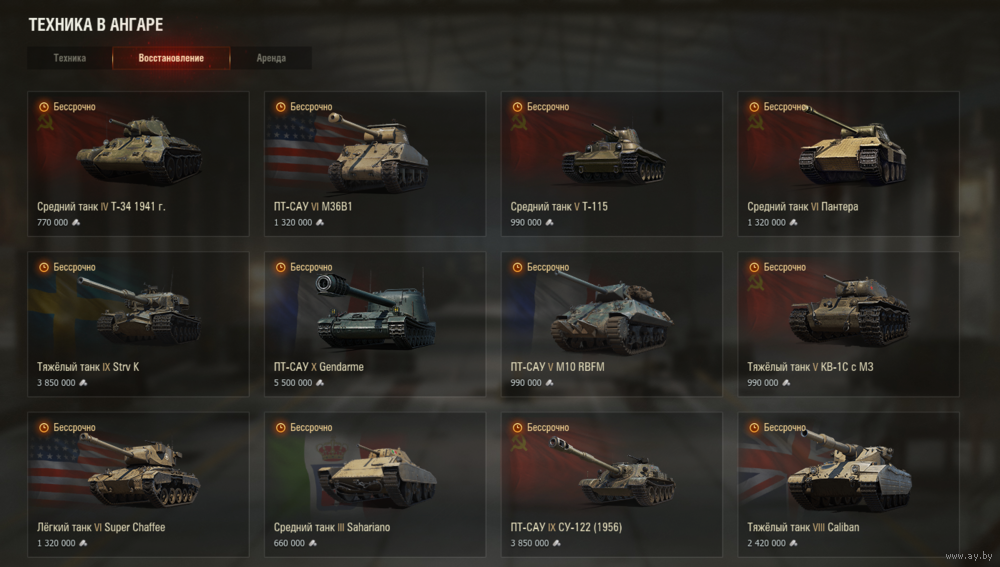
Task: Select the Super Chaffee light tank card
Action: pyautogui.click(x=138, y=484)
